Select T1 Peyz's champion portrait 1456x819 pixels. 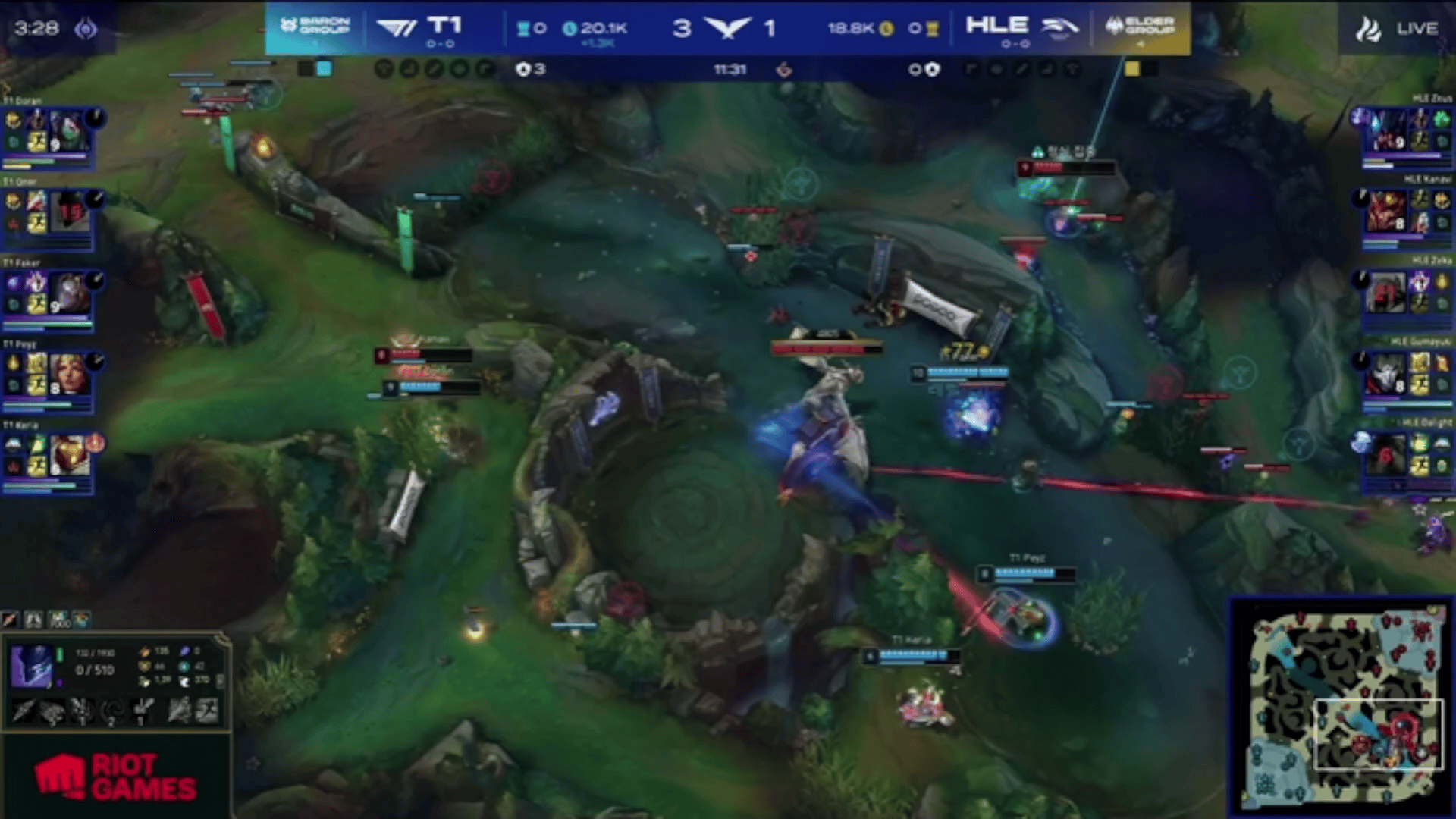click(68, 374)
